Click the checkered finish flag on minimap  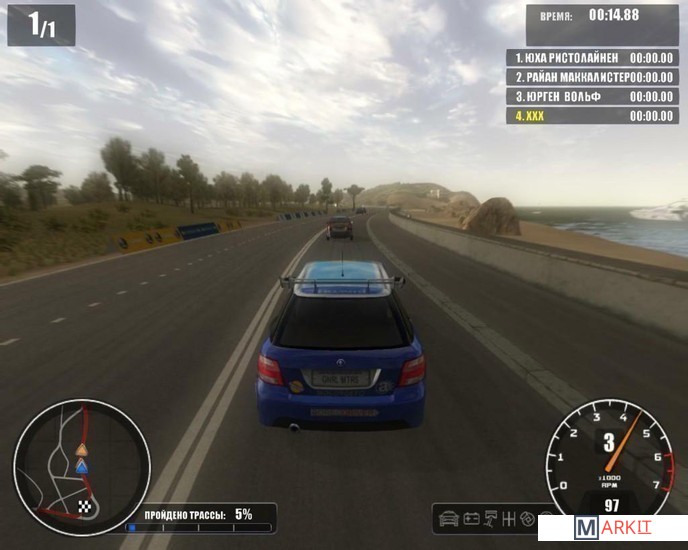tap(85, 507)
